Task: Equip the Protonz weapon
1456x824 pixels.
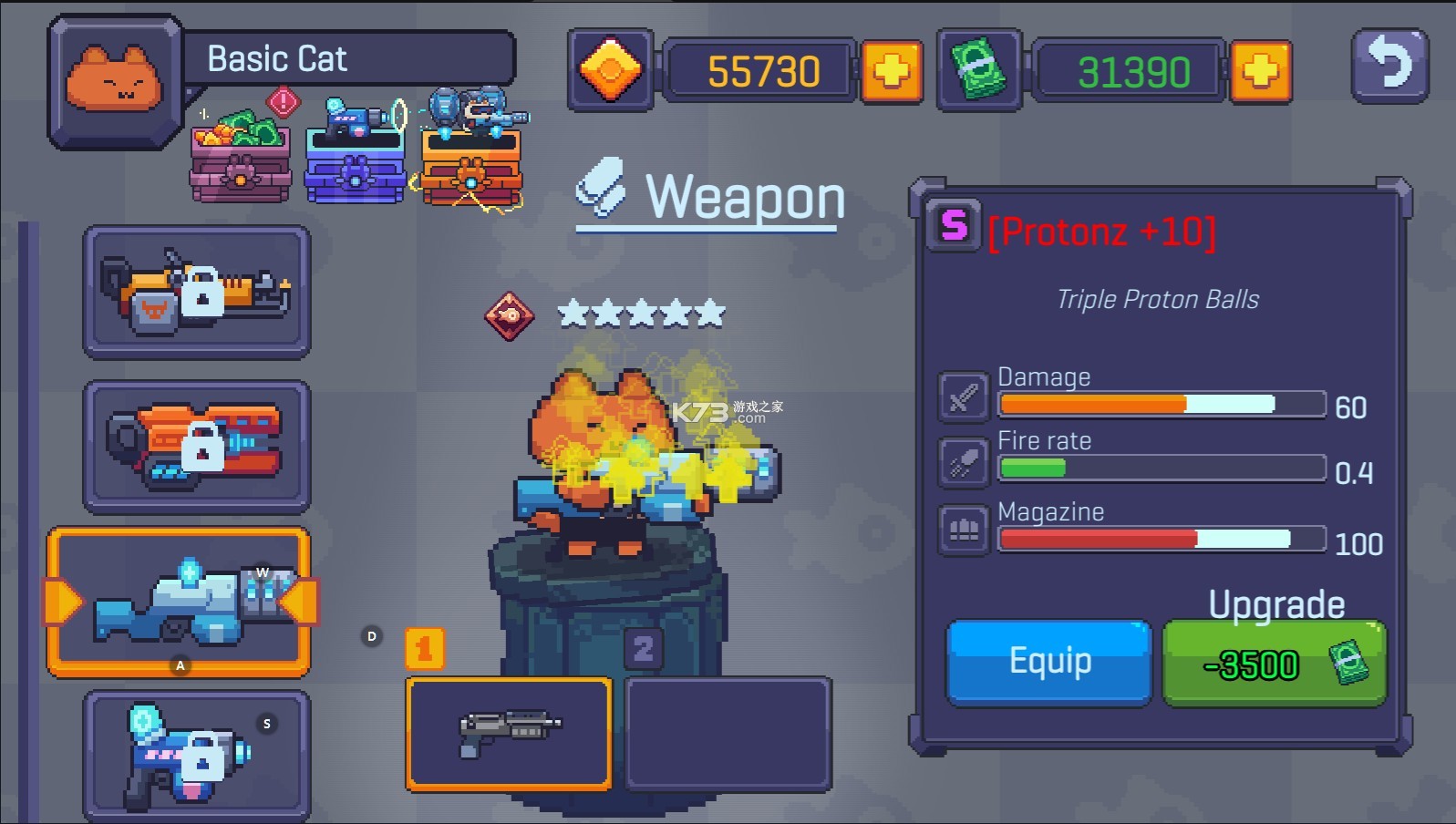Action: click(x=1048, y=663)
